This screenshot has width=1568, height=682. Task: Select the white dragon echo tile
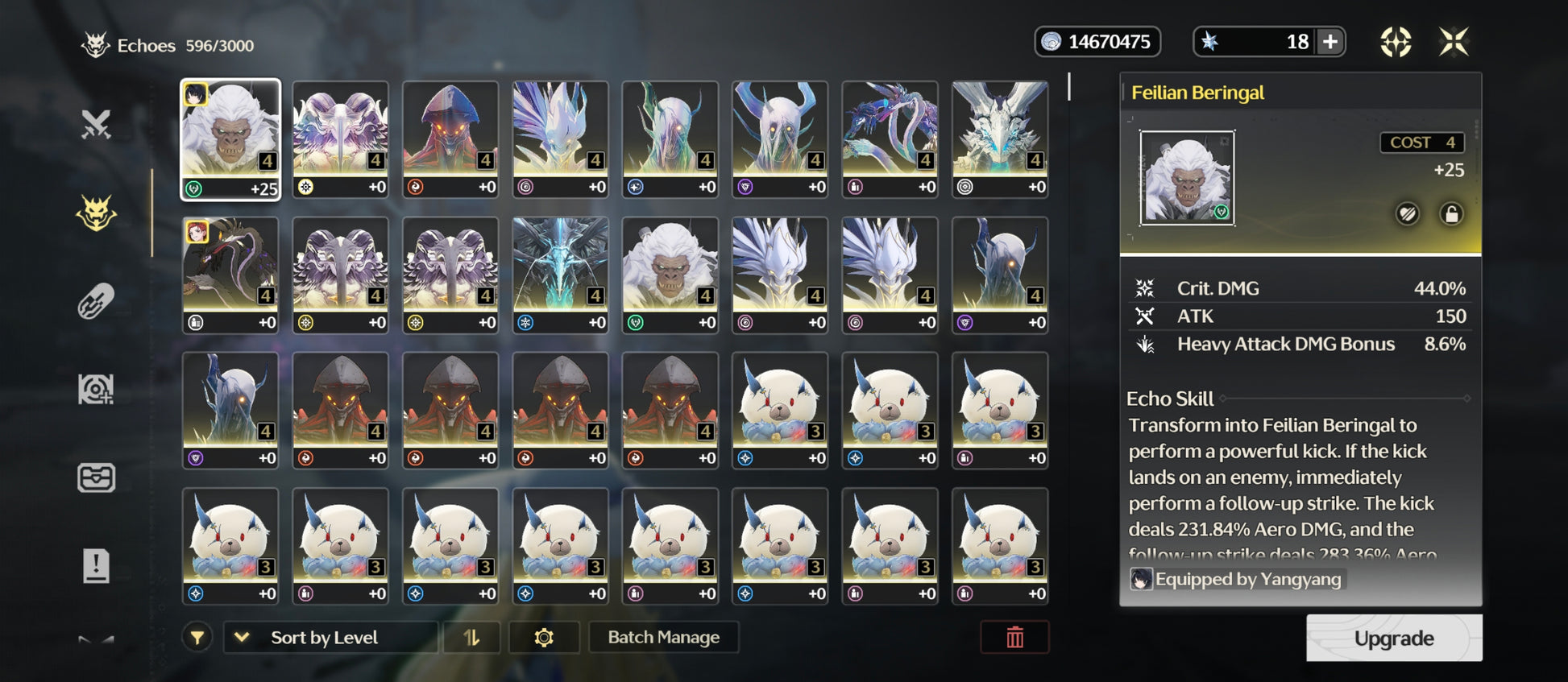point(1000,139)
